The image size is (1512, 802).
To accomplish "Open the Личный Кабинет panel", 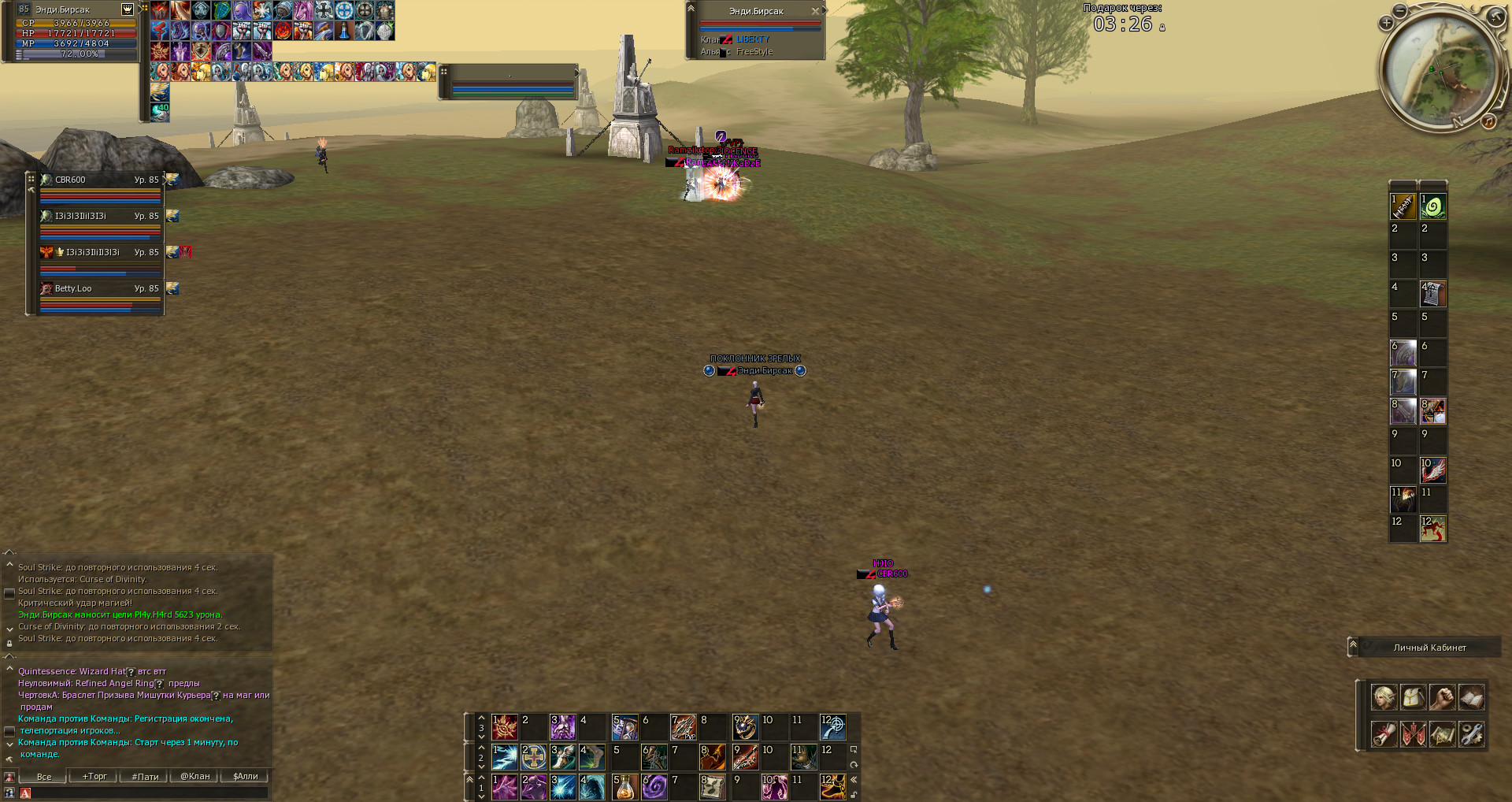I will pos(1429,648).
